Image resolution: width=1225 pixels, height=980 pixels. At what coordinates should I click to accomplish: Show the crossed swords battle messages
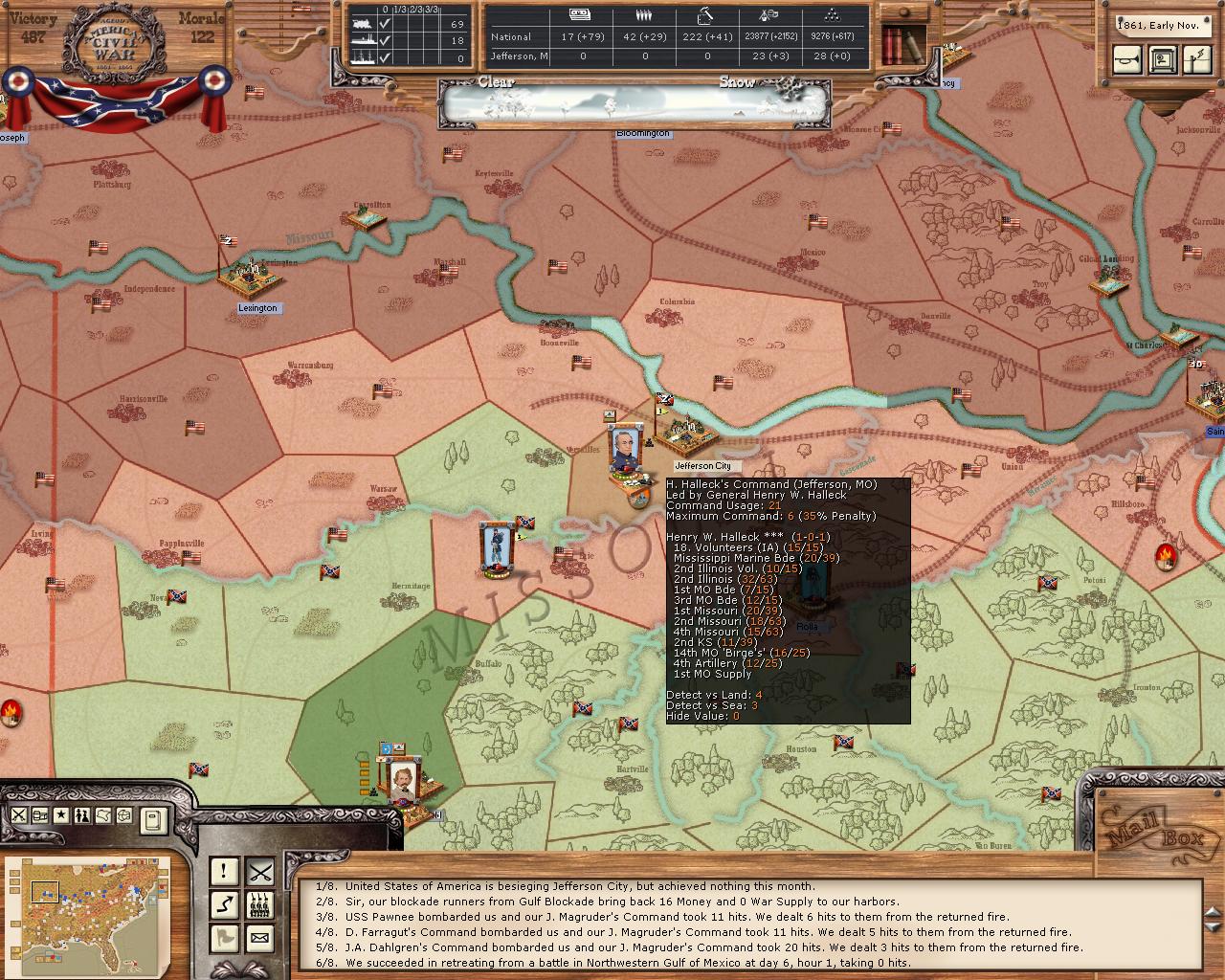tap(259, 870)
